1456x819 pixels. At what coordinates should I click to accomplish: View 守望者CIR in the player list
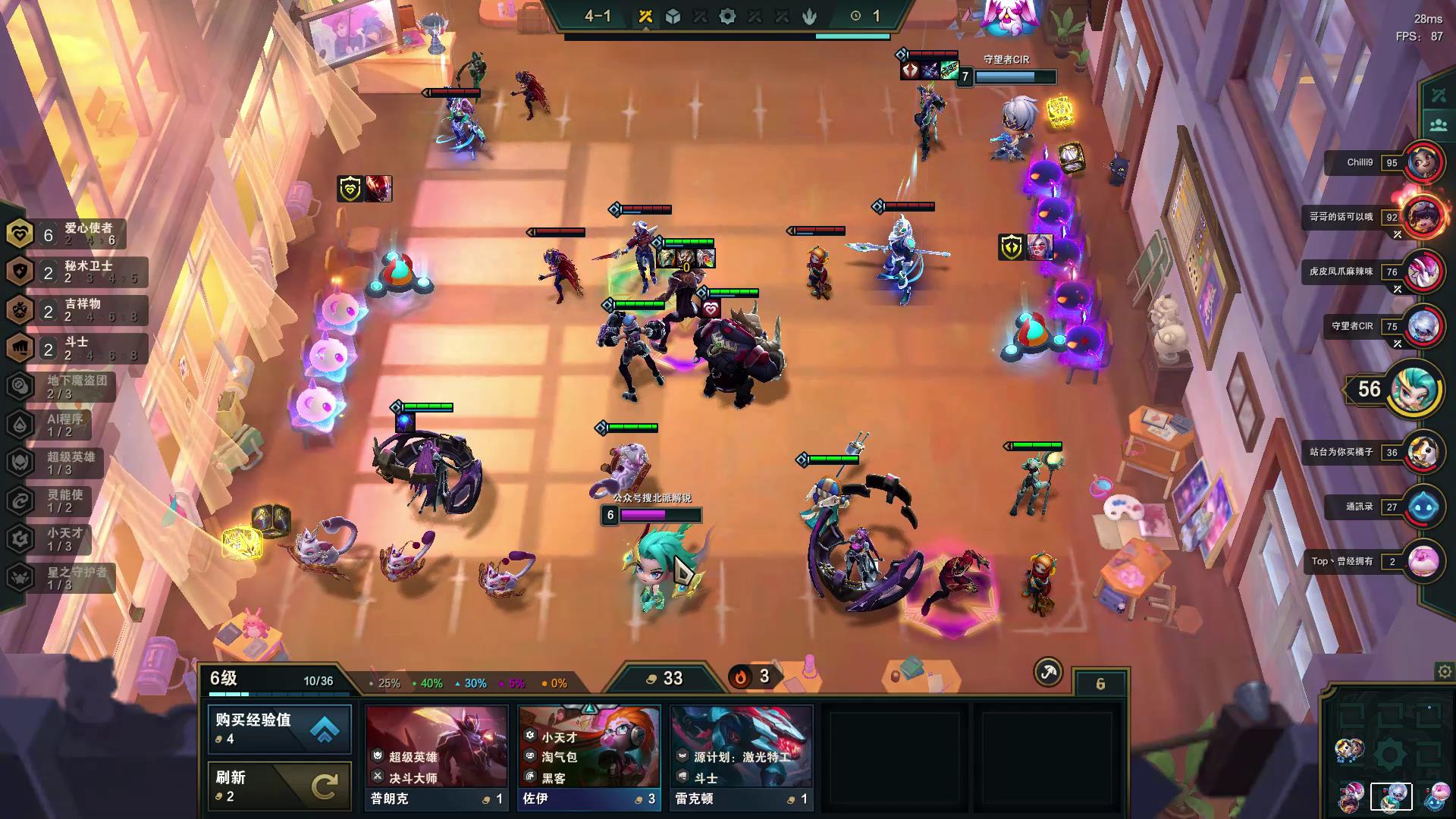click(x=1423, y=326)
